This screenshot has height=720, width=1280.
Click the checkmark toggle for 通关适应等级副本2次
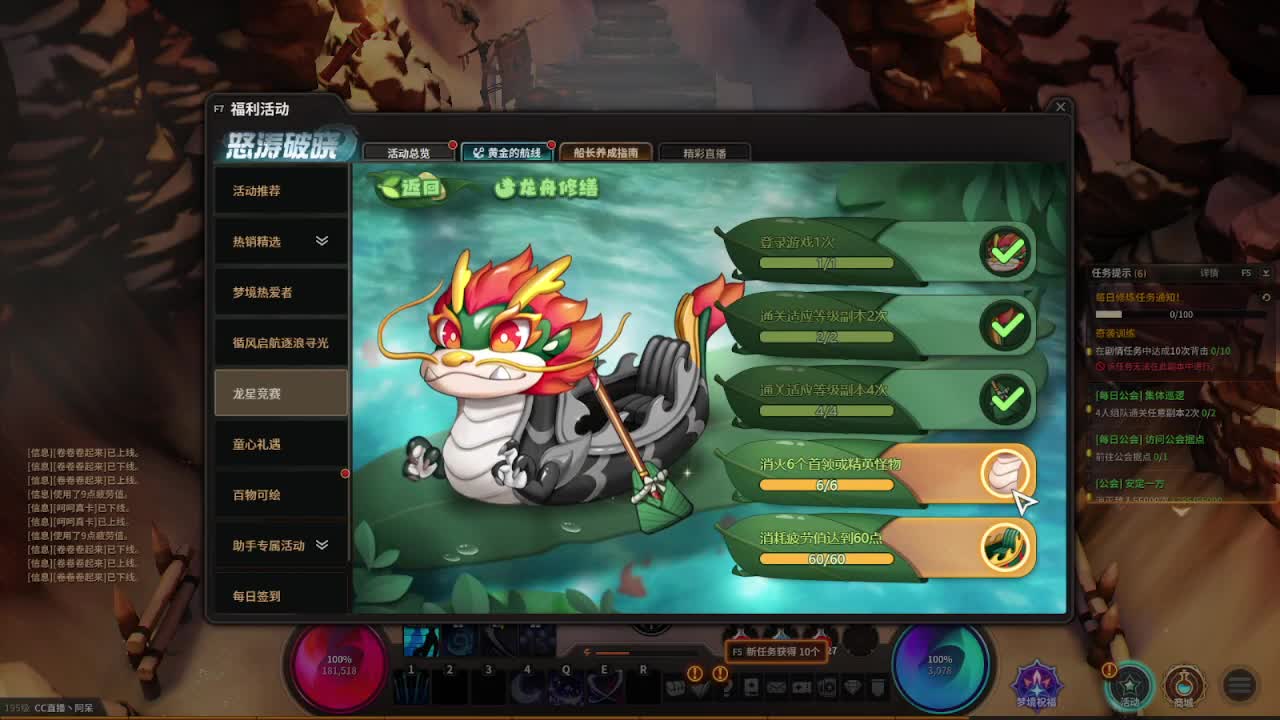click(1008, 325)
